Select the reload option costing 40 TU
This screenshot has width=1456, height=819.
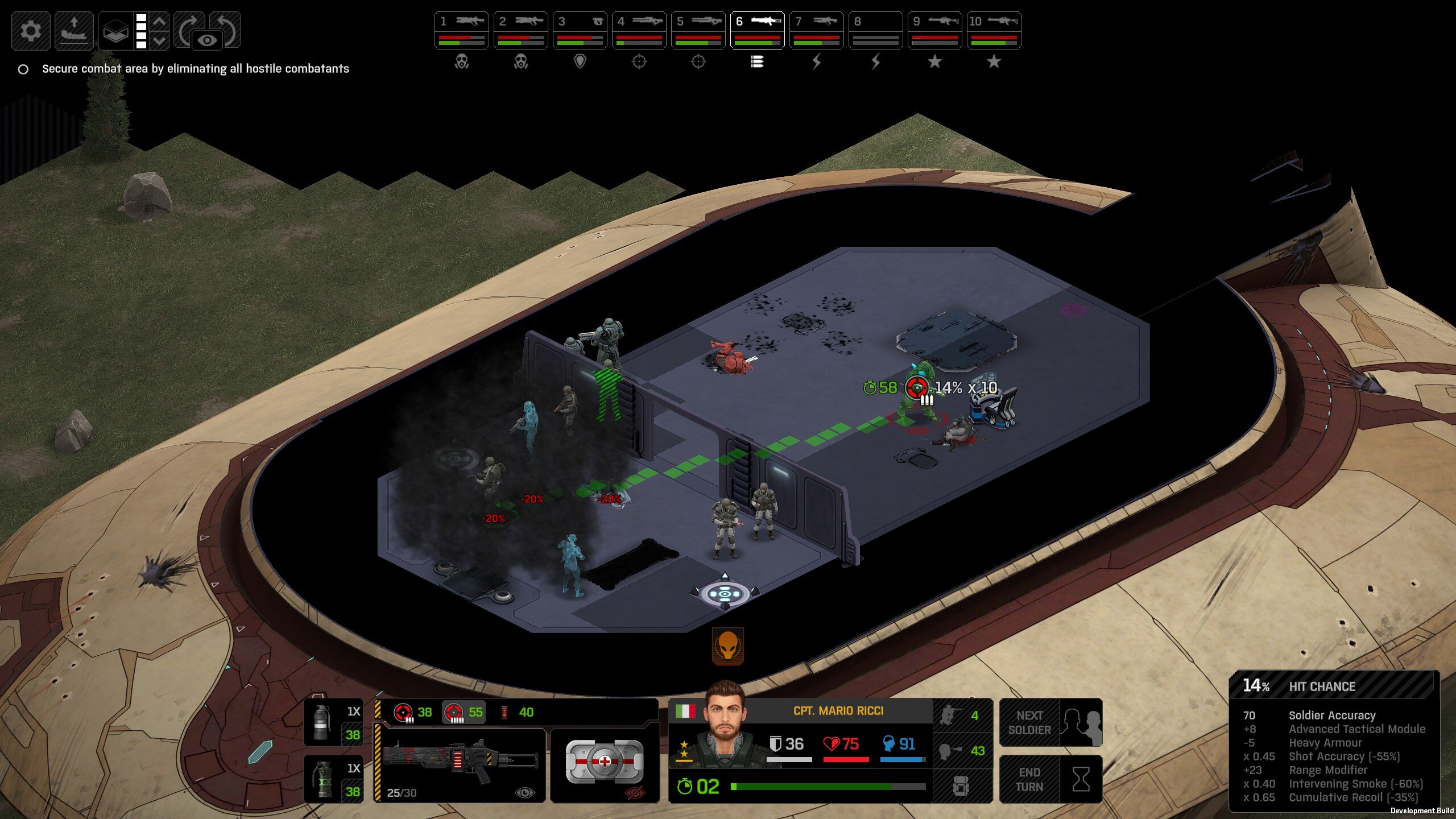(518, 712)
